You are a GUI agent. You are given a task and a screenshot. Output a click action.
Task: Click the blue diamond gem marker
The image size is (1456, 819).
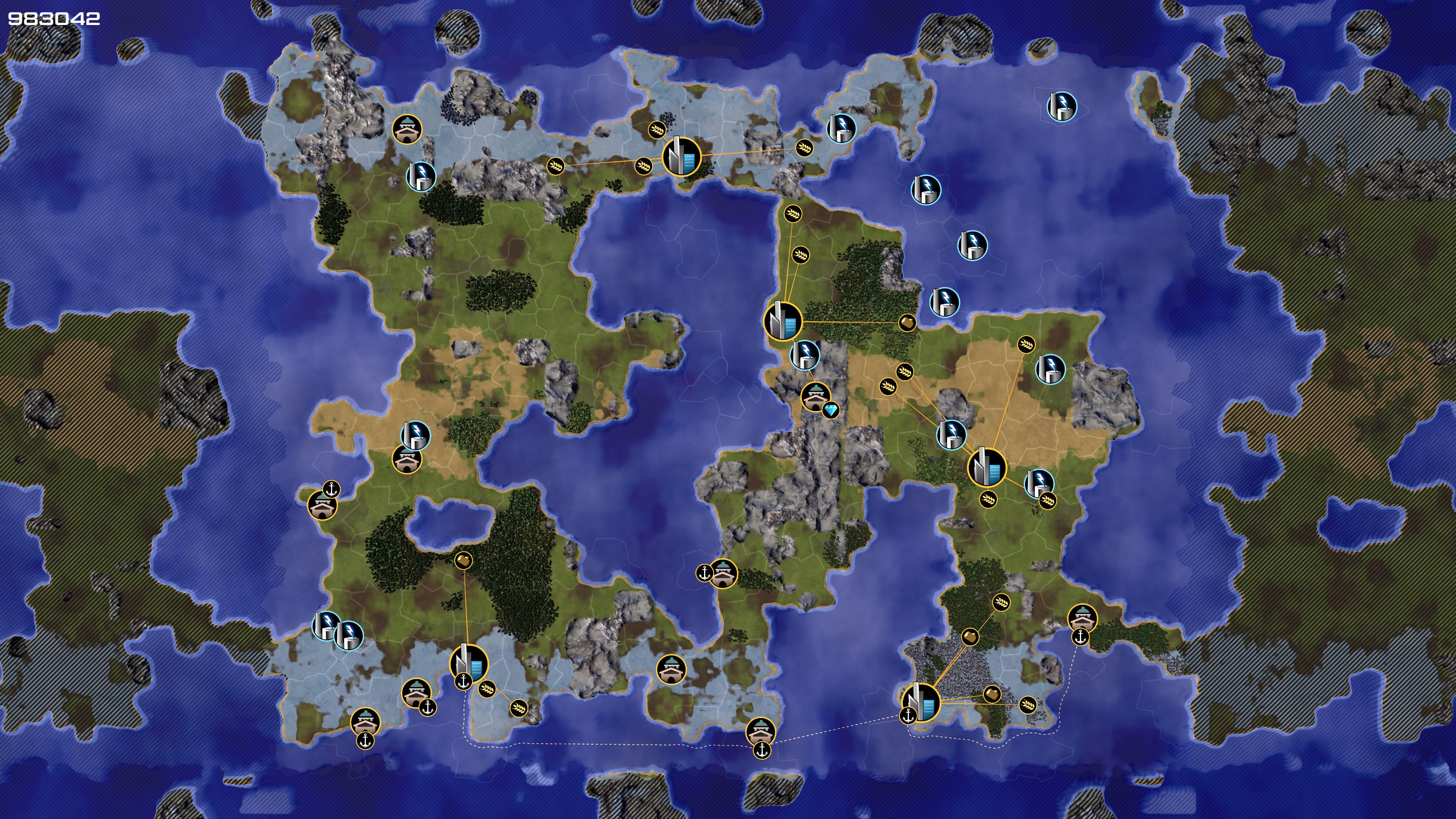pos(830,410)
